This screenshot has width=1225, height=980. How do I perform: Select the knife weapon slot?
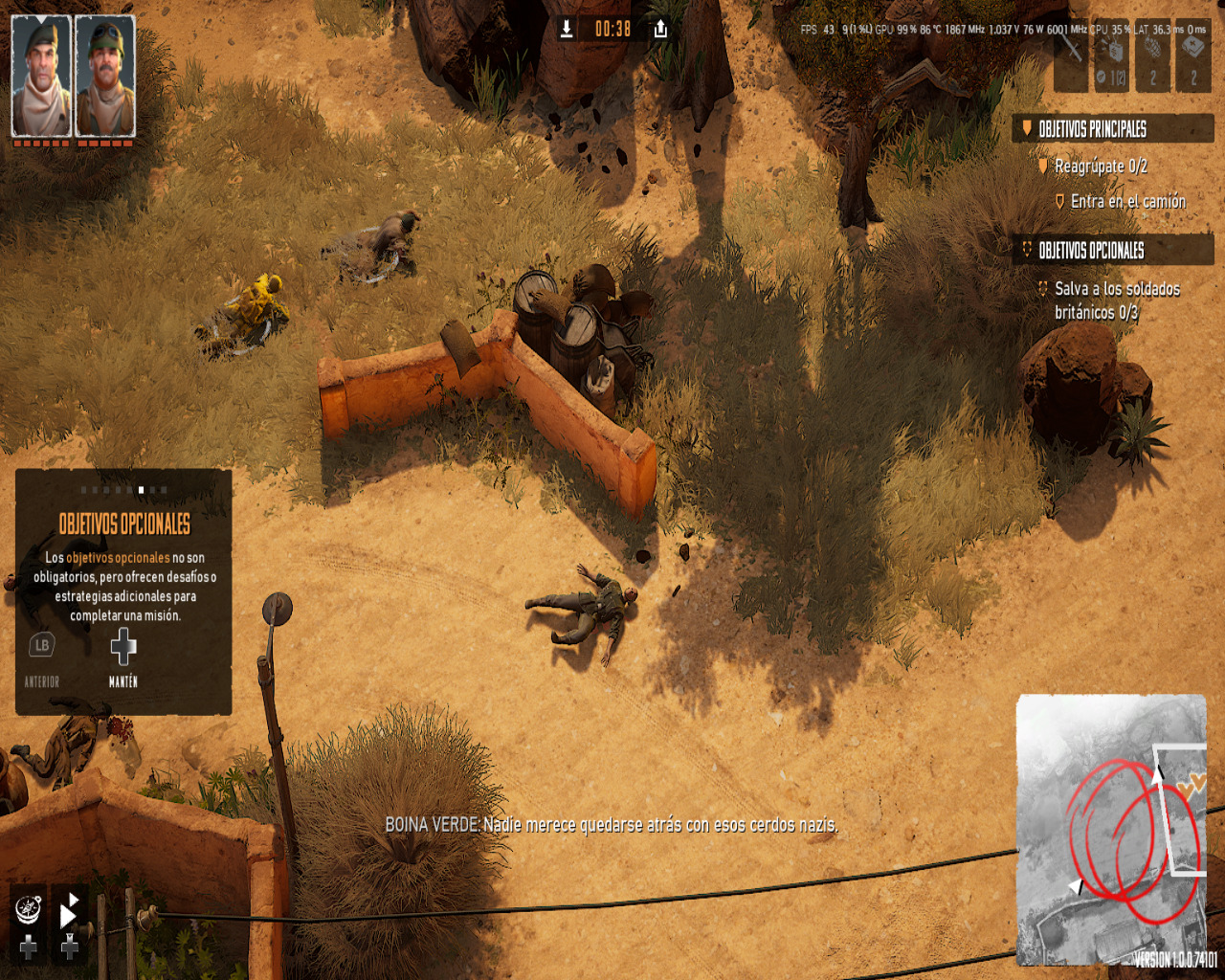click(x=1072, y=59)
